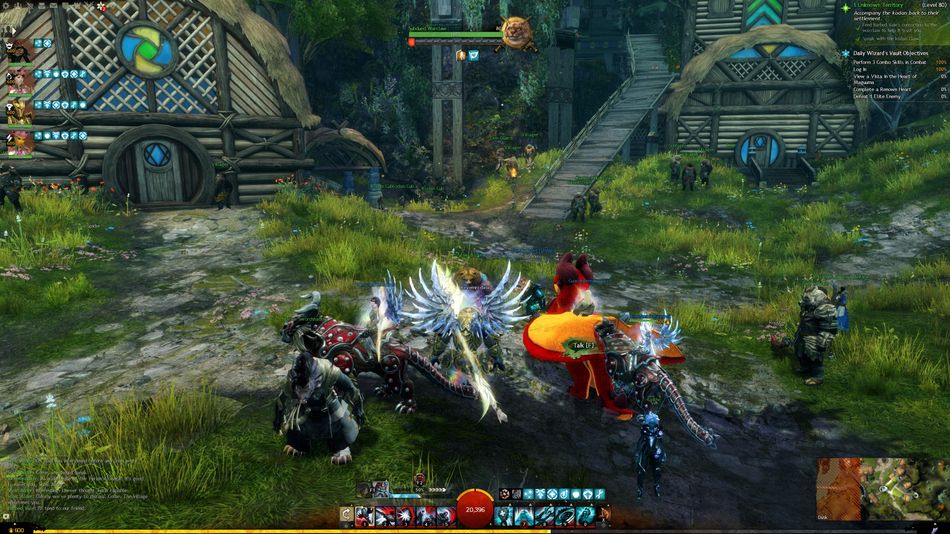This screenshot has height=534, width=950.
Task: Select the first party member portrait
Action: pos(20,51)
